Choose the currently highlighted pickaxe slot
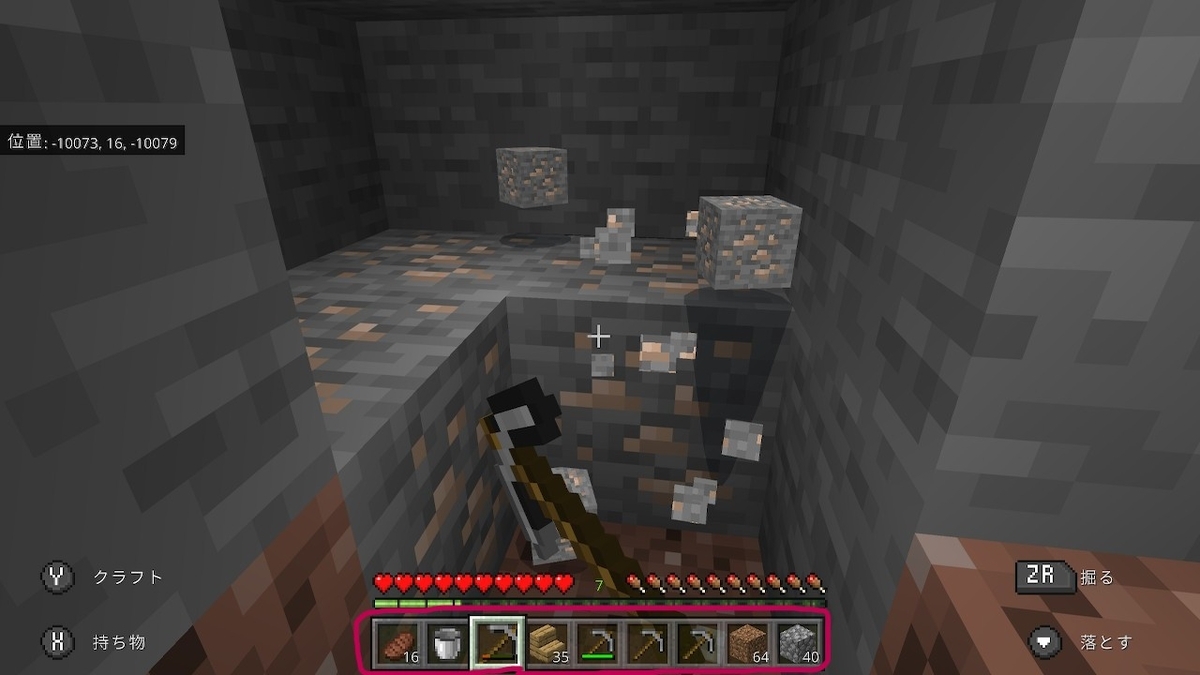The image size is (1200, 675). 497,642
